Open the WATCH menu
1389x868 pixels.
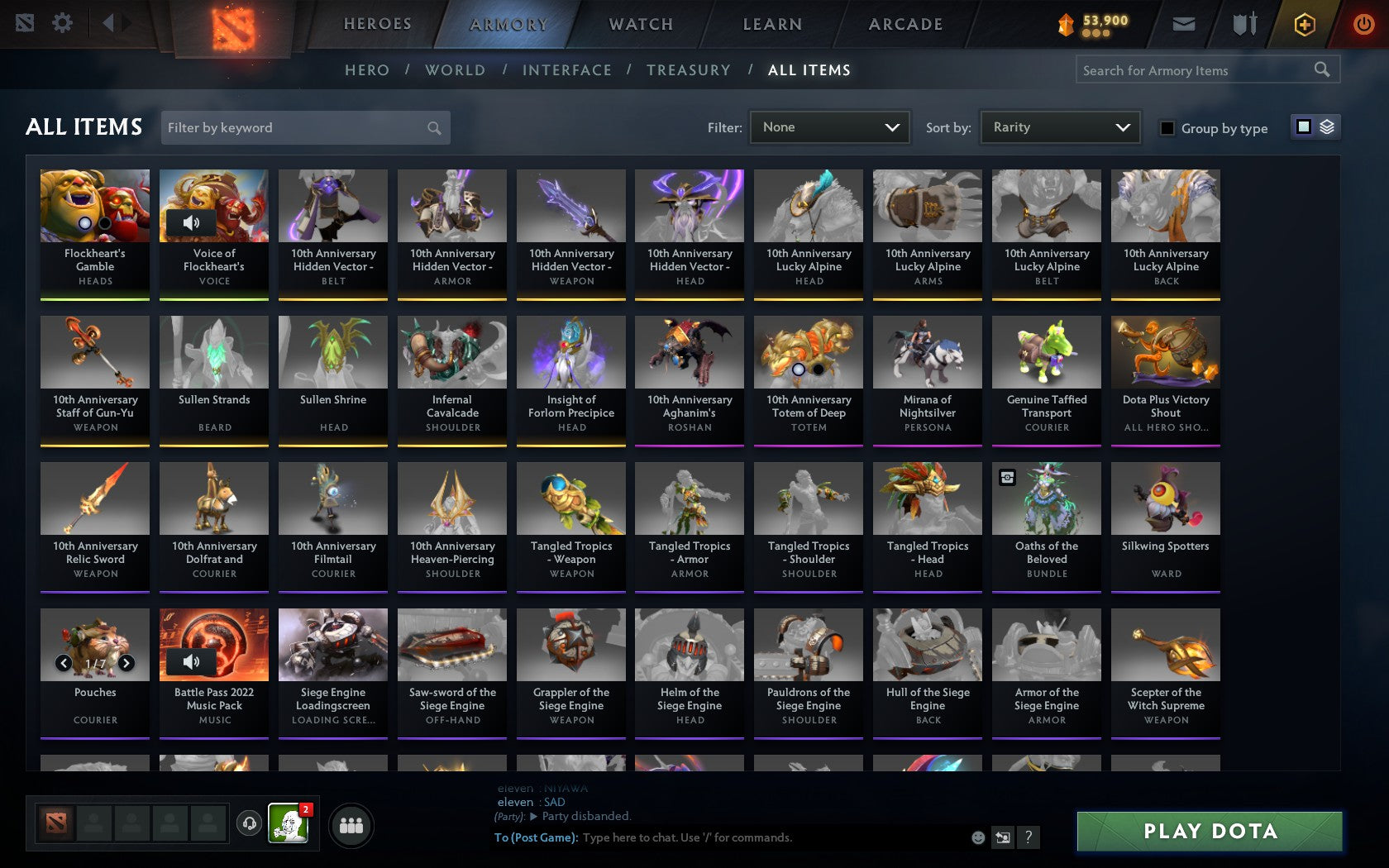tap(640, 24)
